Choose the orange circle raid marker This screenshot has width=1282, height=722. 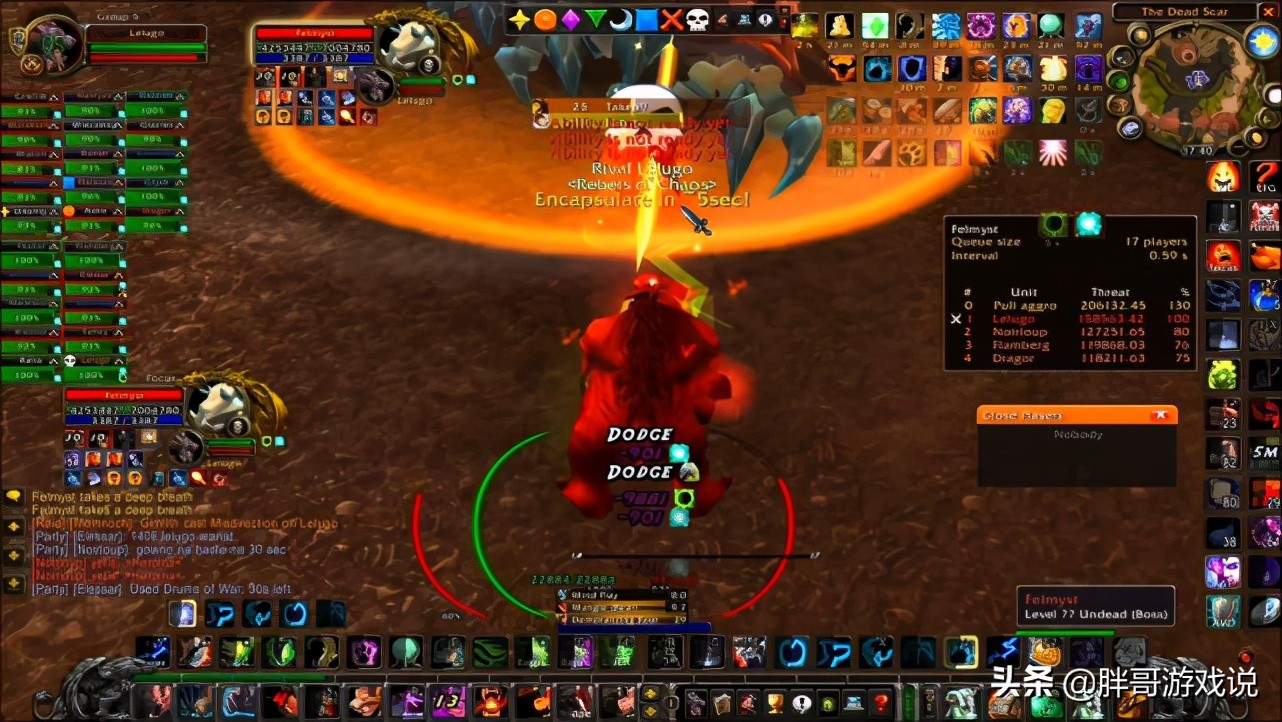pos(544,19)
